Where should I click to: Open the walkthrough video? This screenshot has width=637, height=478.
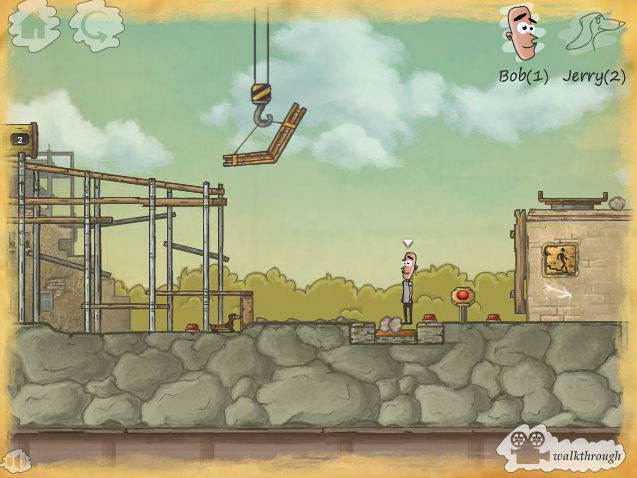(x=567, y=449)
